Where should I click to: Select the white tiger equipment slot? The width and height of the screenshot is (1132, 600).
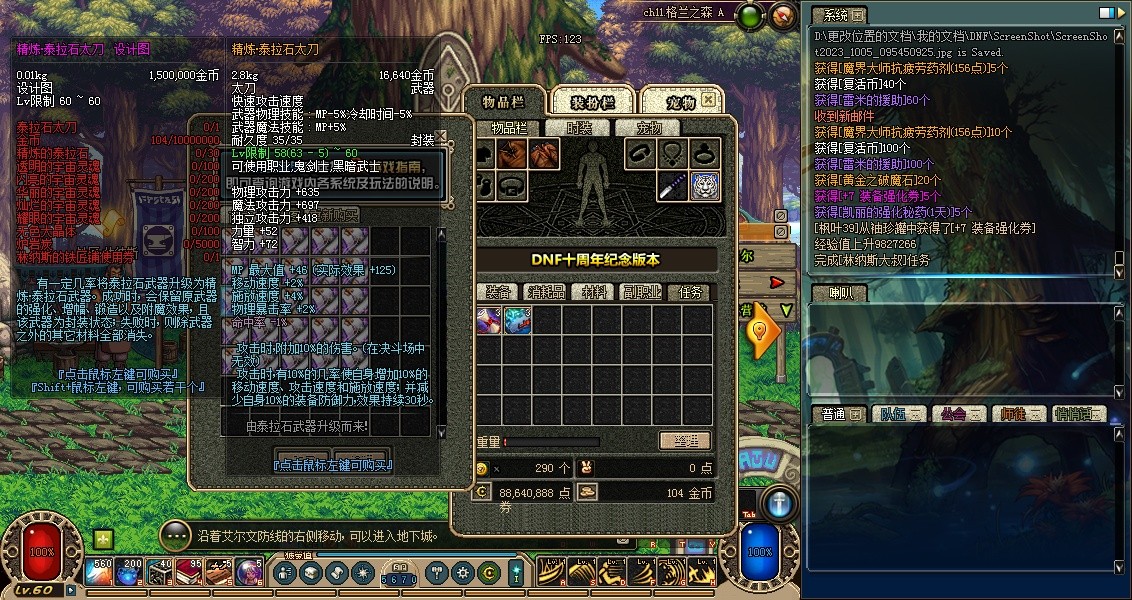click(704, 185)
